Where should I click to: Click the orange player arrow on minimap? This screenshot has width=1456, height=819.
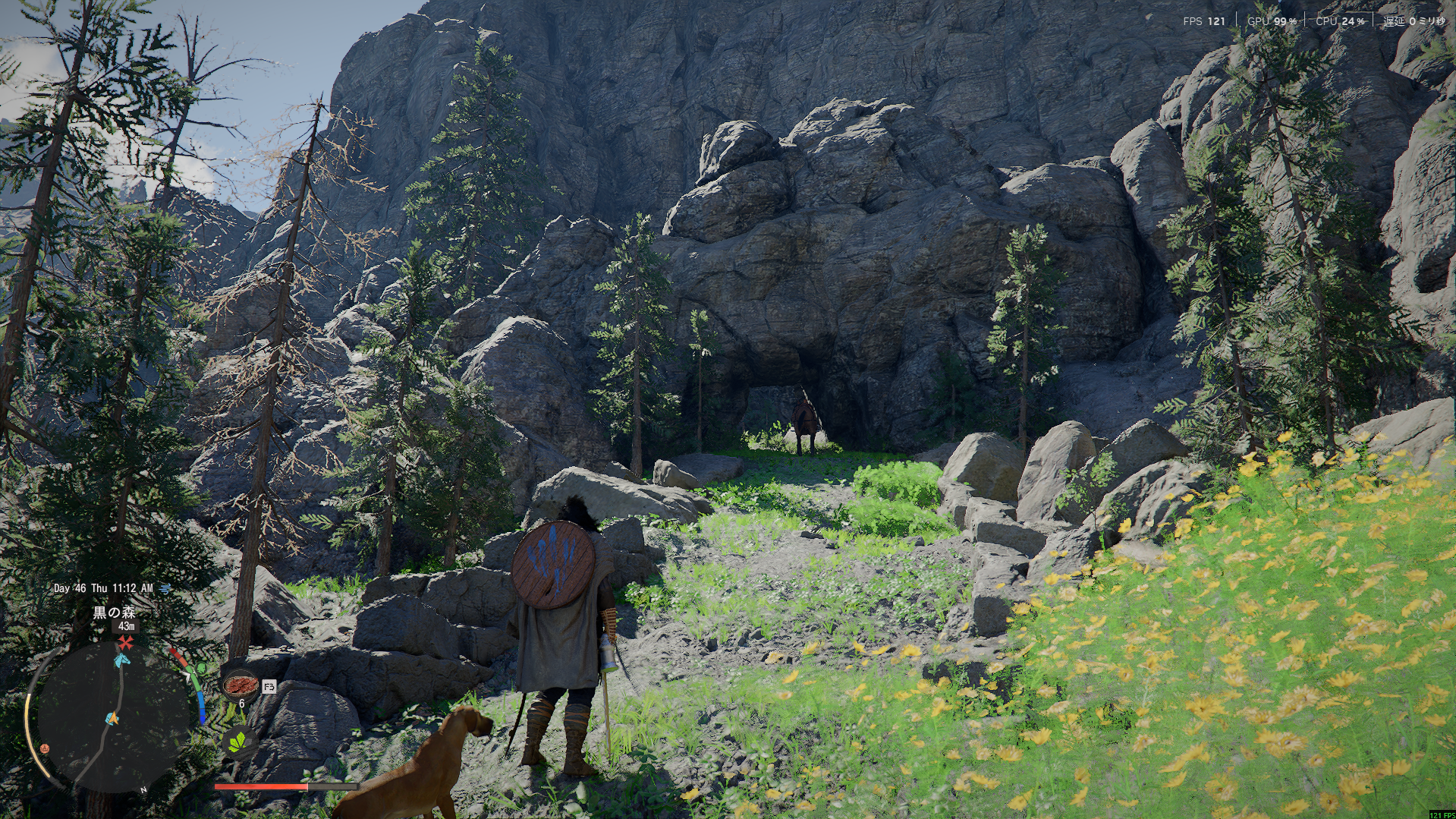pyautogui.click(x=113, y=717)
